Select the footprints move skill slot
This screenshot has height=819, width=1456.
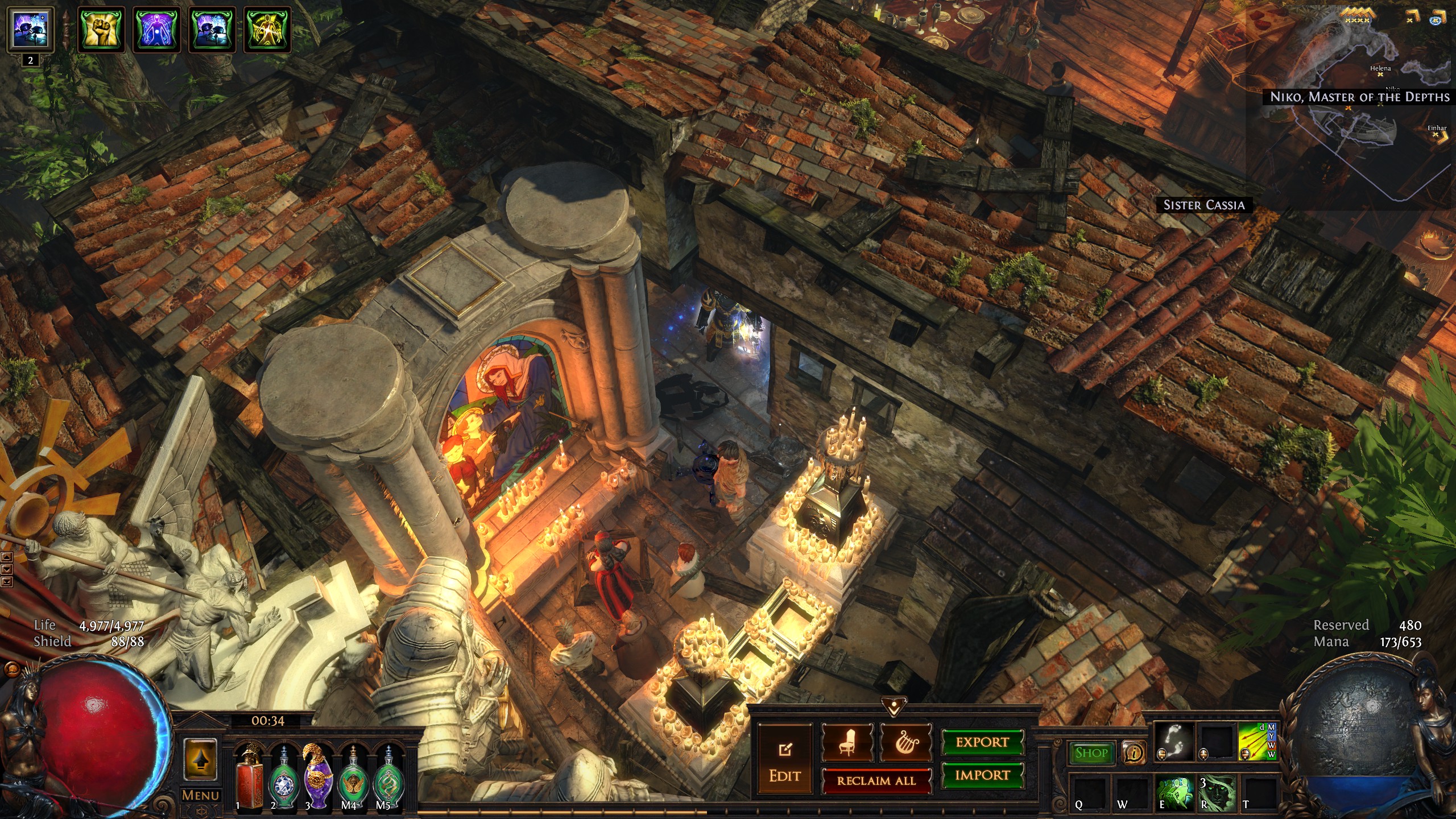[1174, 742]
